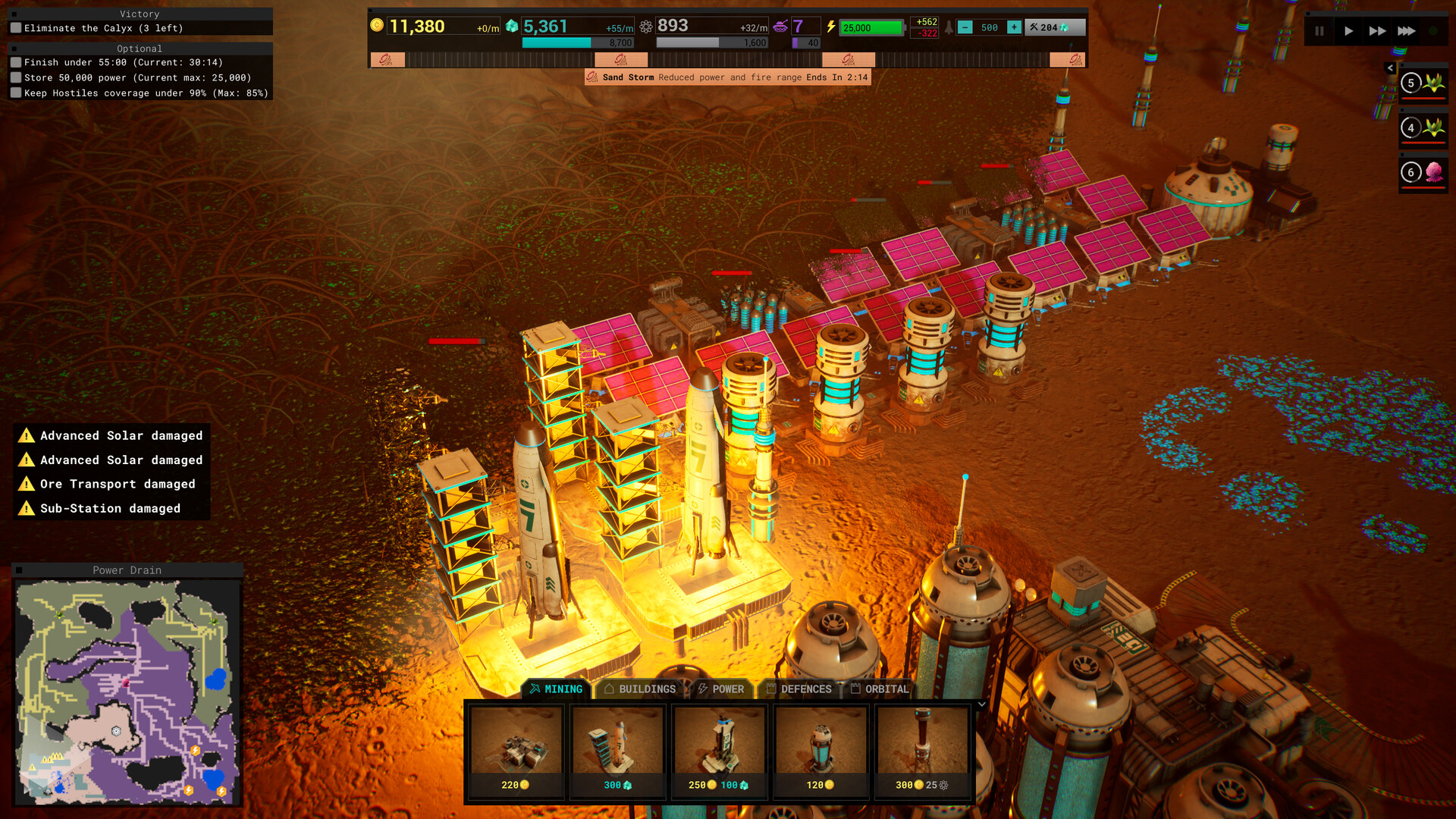Collapse the hostile alerts side panel arrow
Screen dimensions: 1456x819
tap(1390, 67)
